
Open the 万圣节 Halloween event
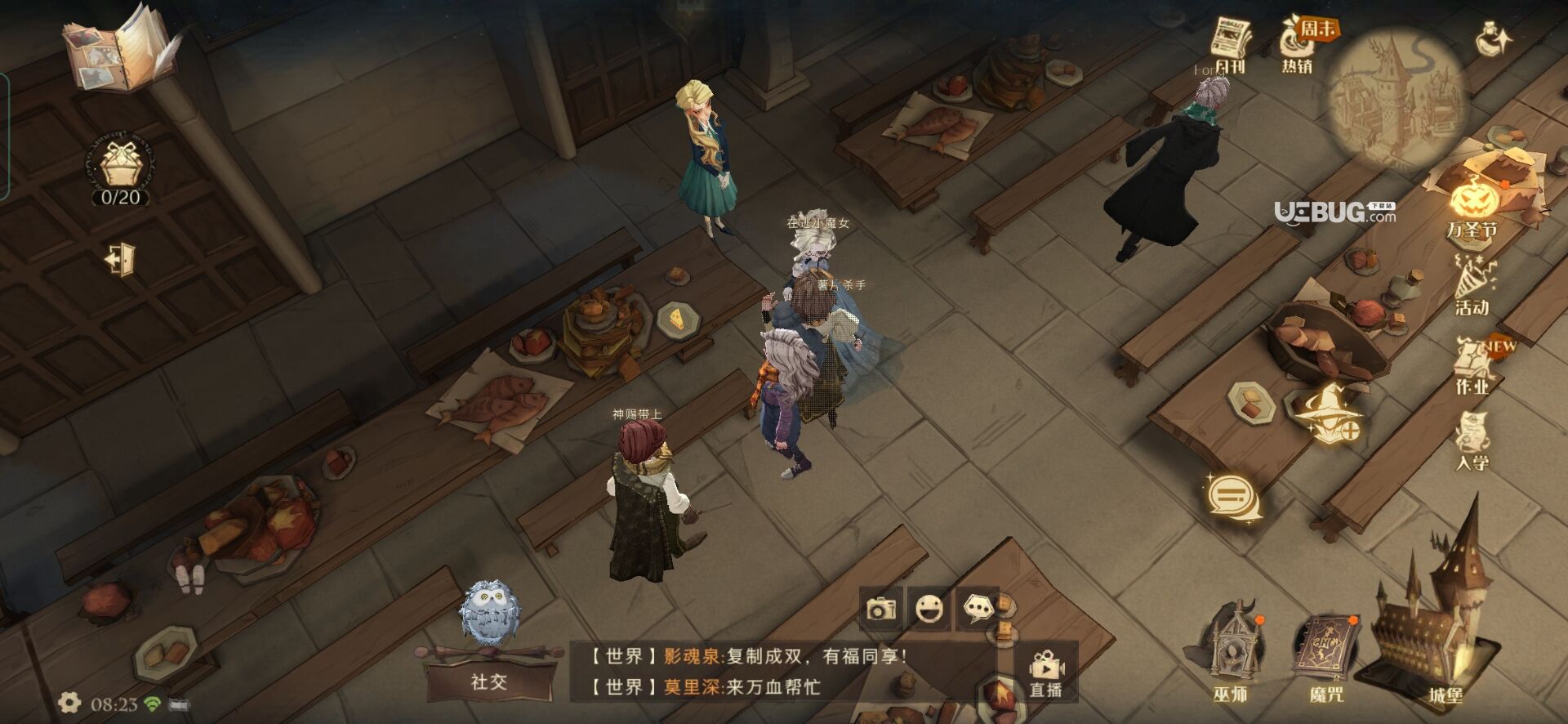pyautogui.click(x=1473, y=208)
